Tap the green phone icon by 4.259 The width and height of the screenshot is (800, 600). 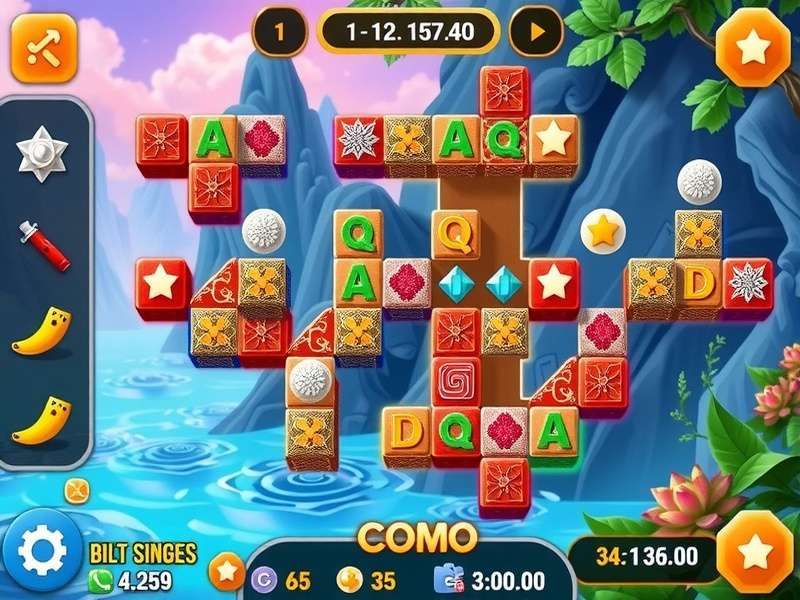click(x=101, y=579)
